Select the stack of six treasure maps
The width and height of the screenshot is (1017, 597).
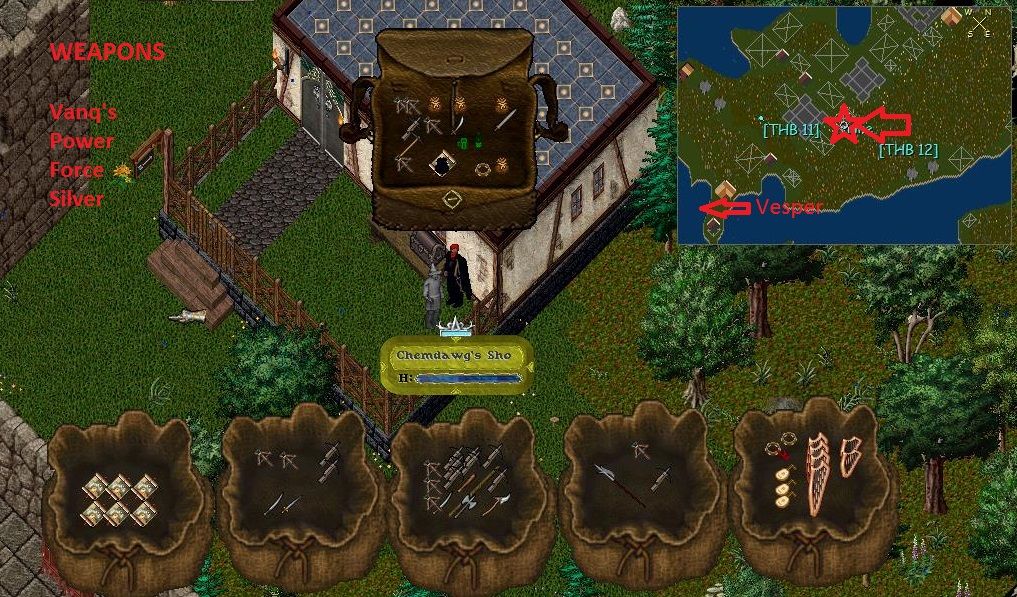118,498
